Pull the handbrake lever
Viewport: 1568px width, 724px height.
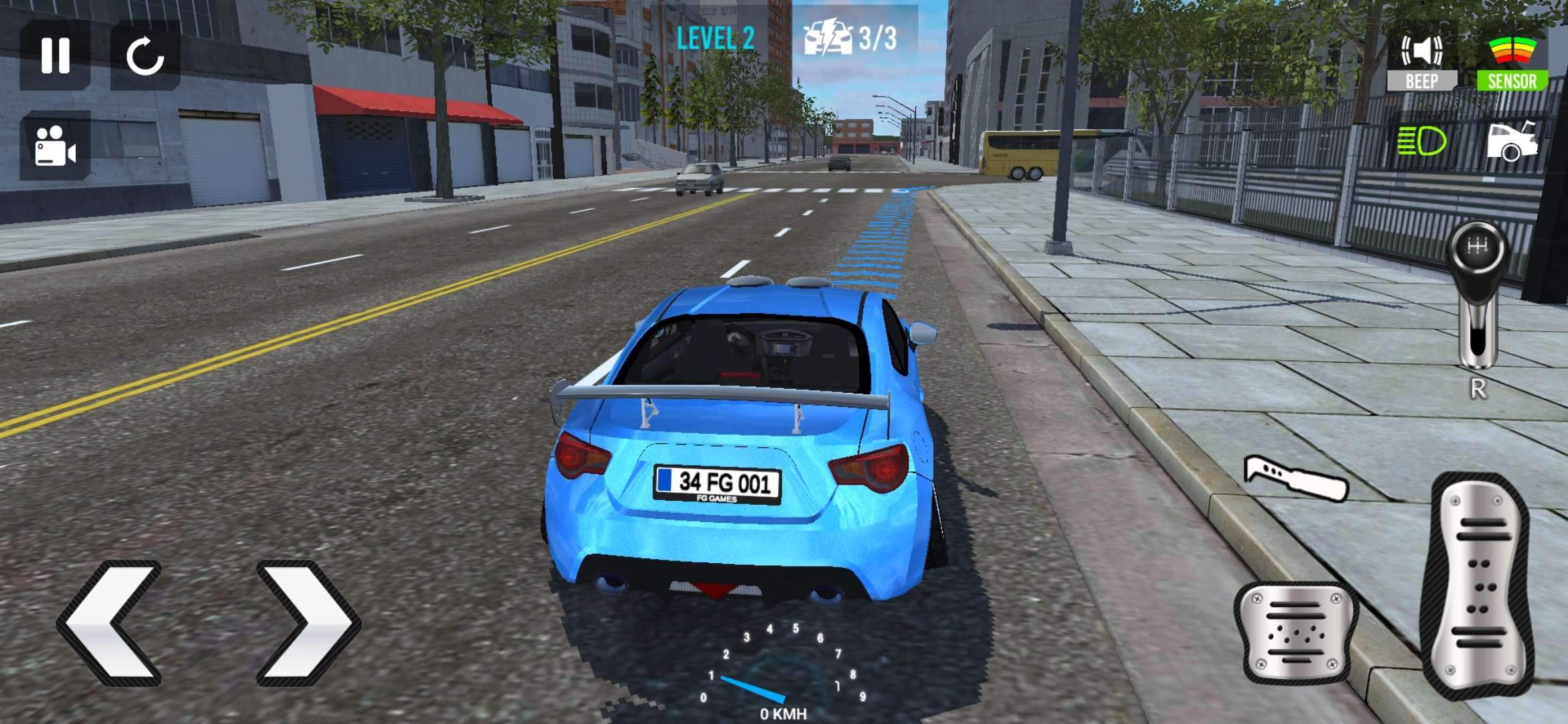pos(1295,479)
